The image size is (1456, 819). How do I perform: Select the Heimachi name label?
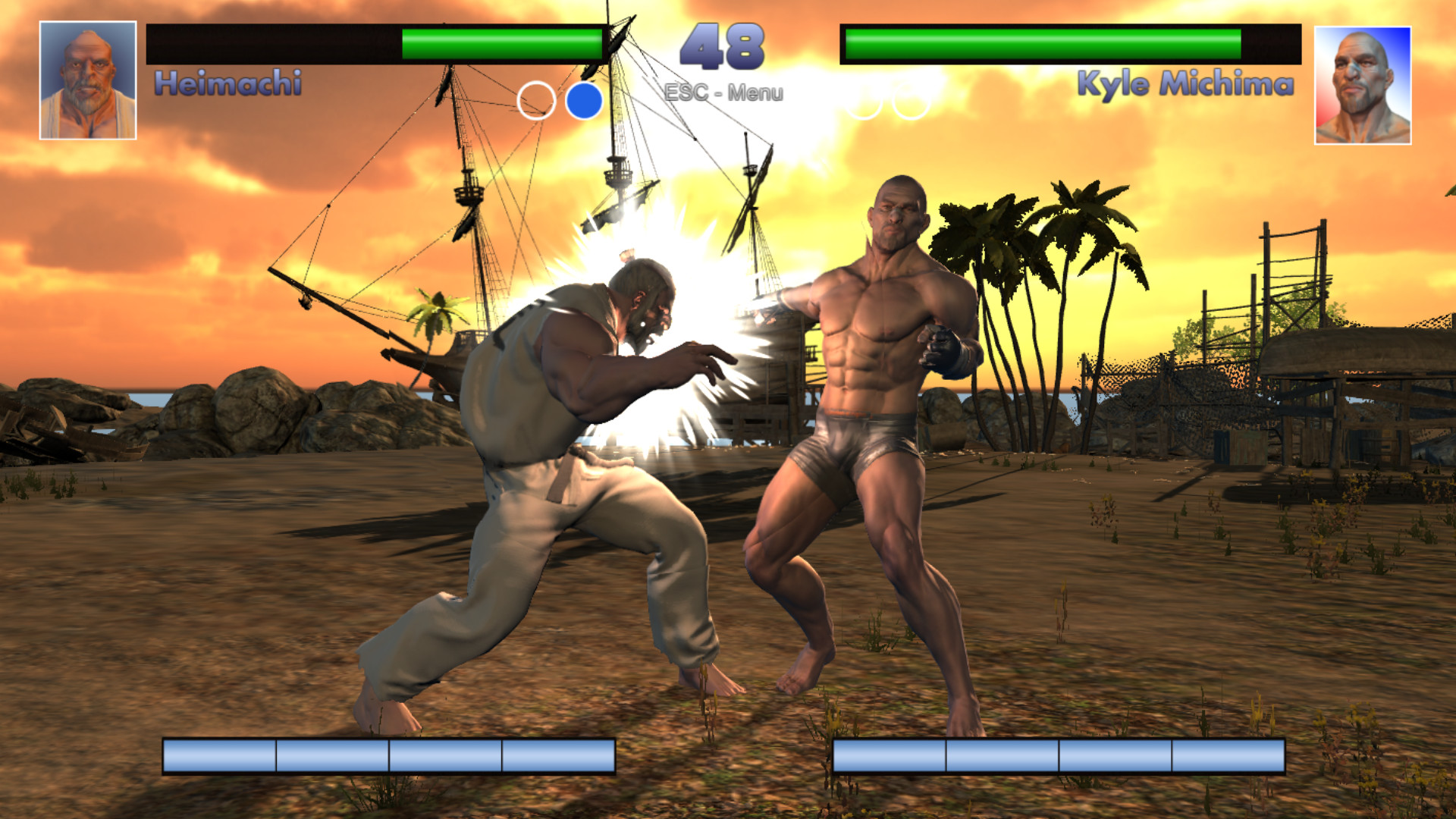(227, 83)
